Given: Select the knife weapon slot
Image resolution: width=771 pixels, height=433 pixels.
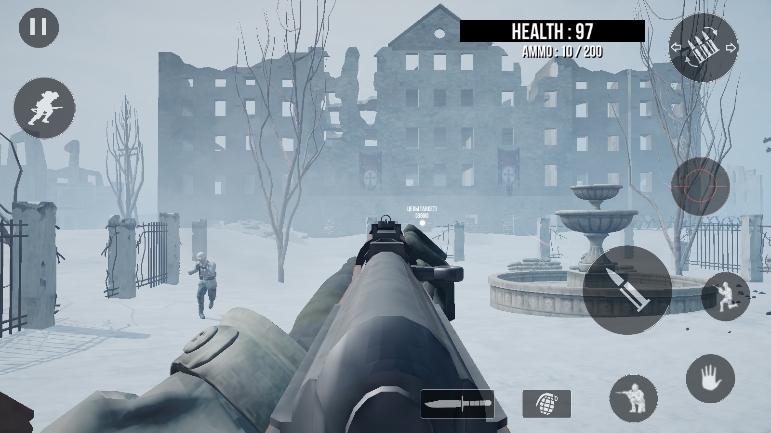Looking at the screenshot, I should pyautogui.click(x=457, y=404).
